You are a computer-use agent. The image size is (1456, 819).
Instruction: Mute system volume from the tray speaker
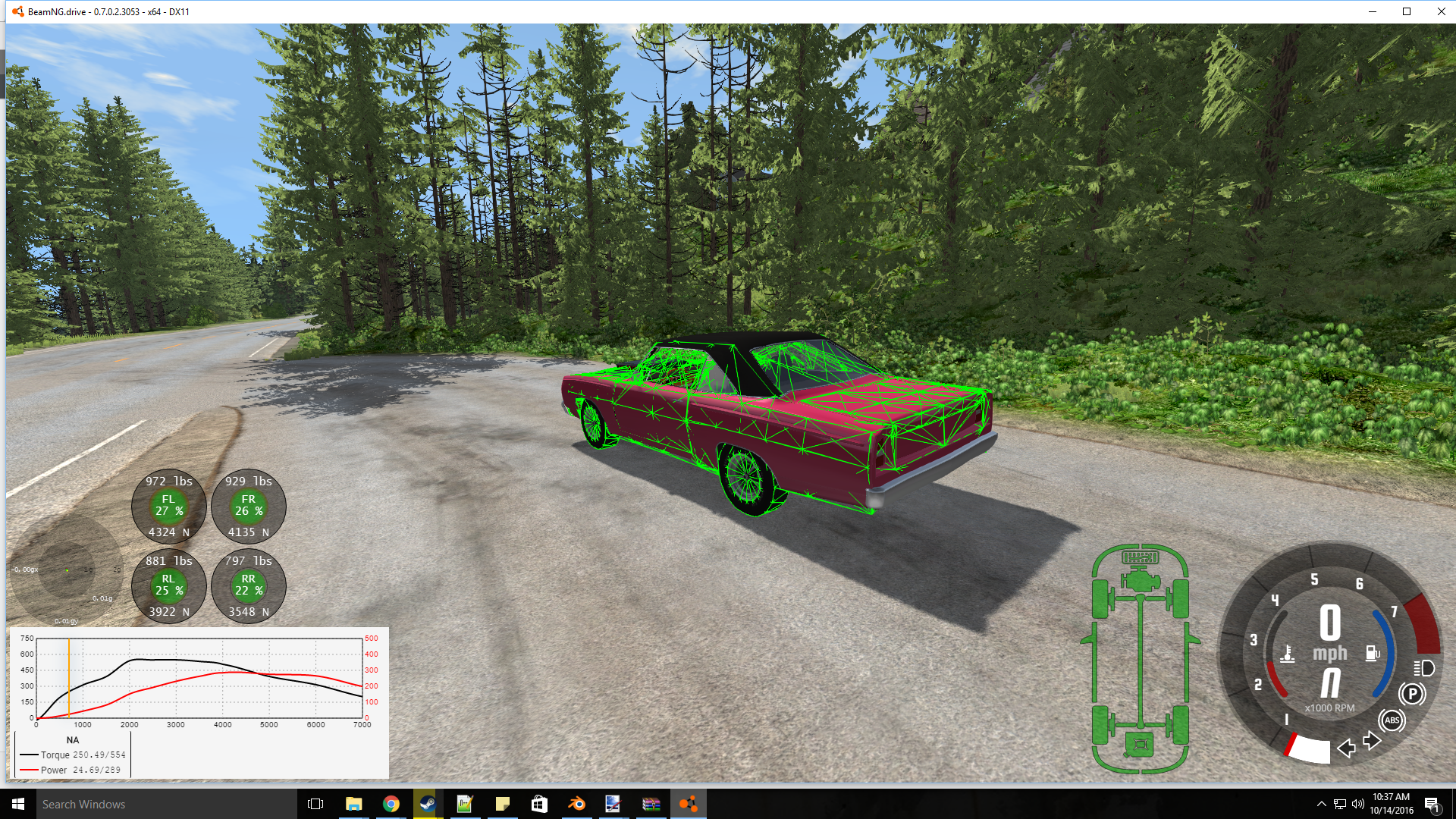tap(1358, 804)
